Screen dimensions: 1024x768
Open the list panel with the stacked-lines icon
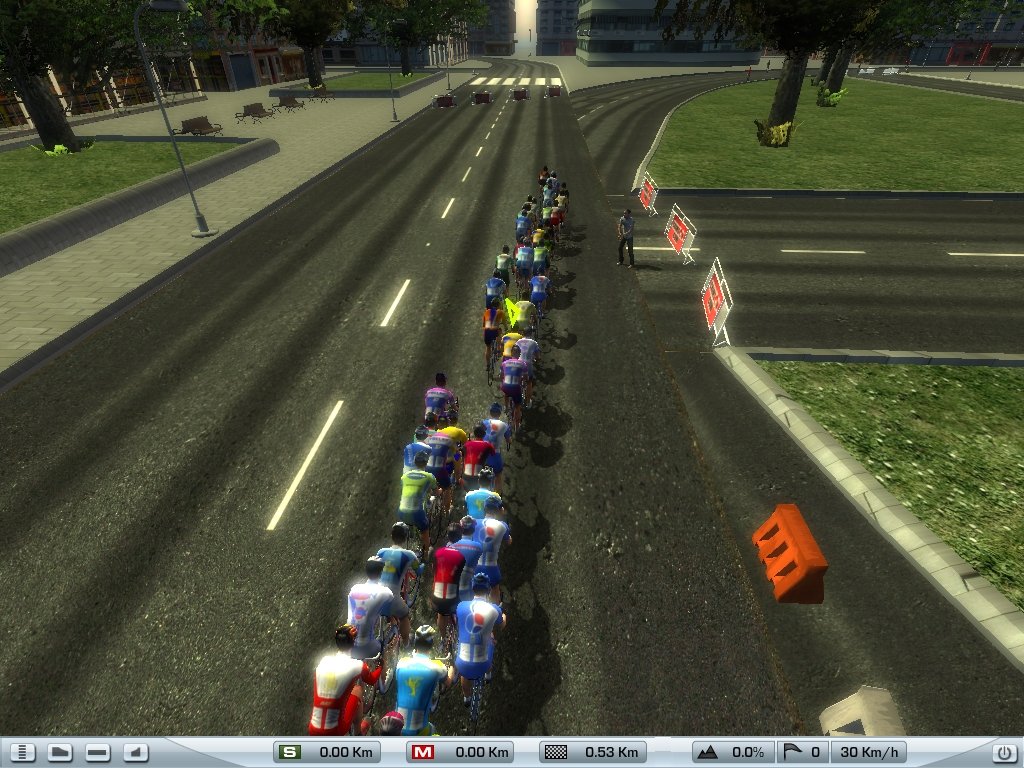pyautogui.click(x=25, y=752)
